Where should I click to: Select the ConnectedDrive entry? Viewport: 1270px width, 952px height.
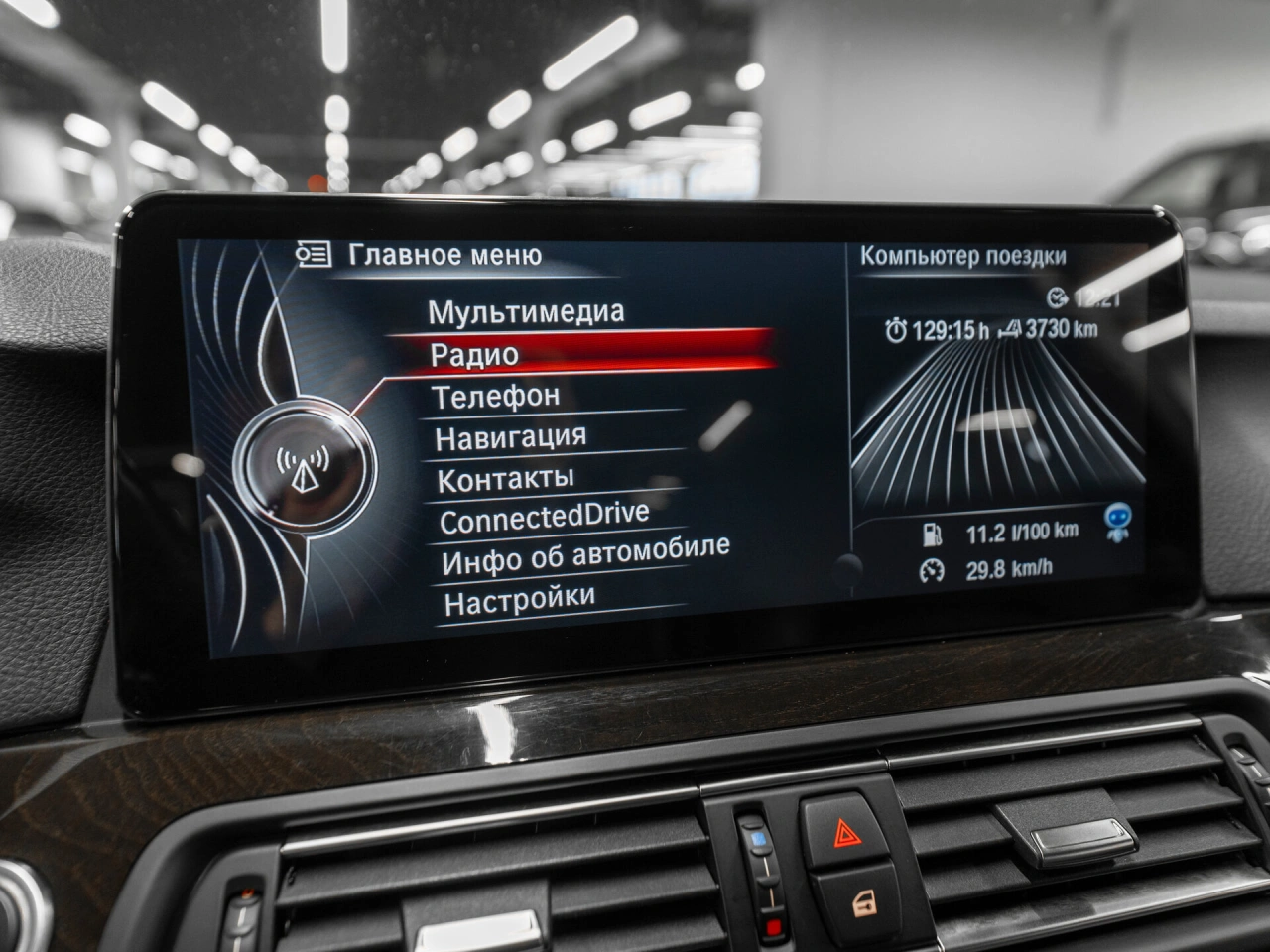tap(544, 518)
